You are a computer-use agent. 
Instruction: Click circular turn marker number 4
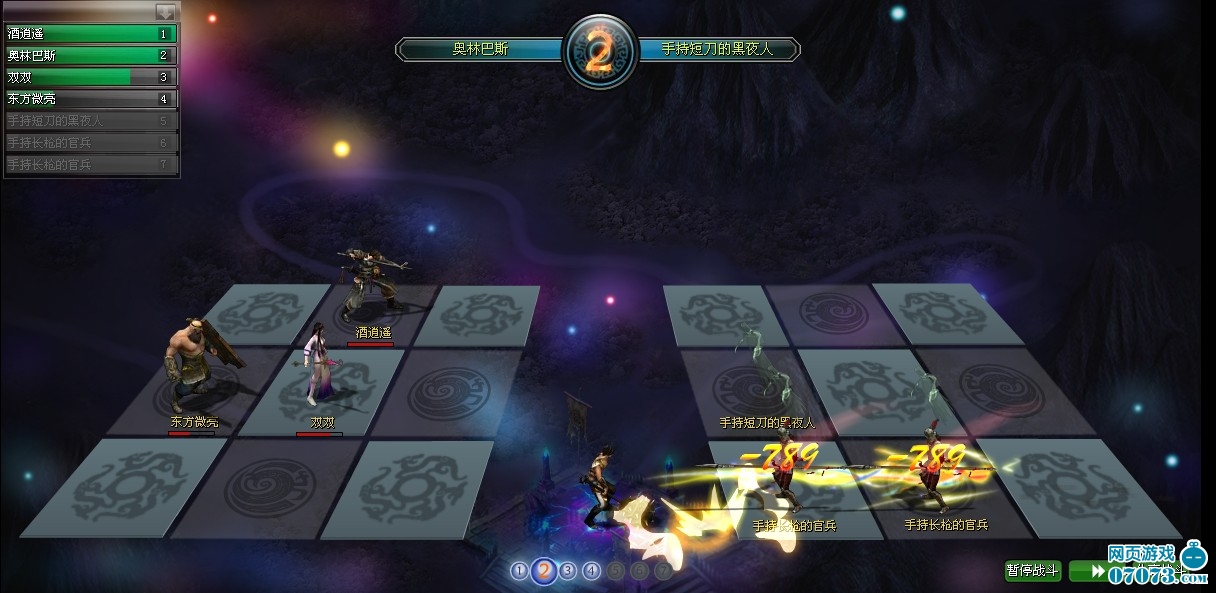point(592,571)
